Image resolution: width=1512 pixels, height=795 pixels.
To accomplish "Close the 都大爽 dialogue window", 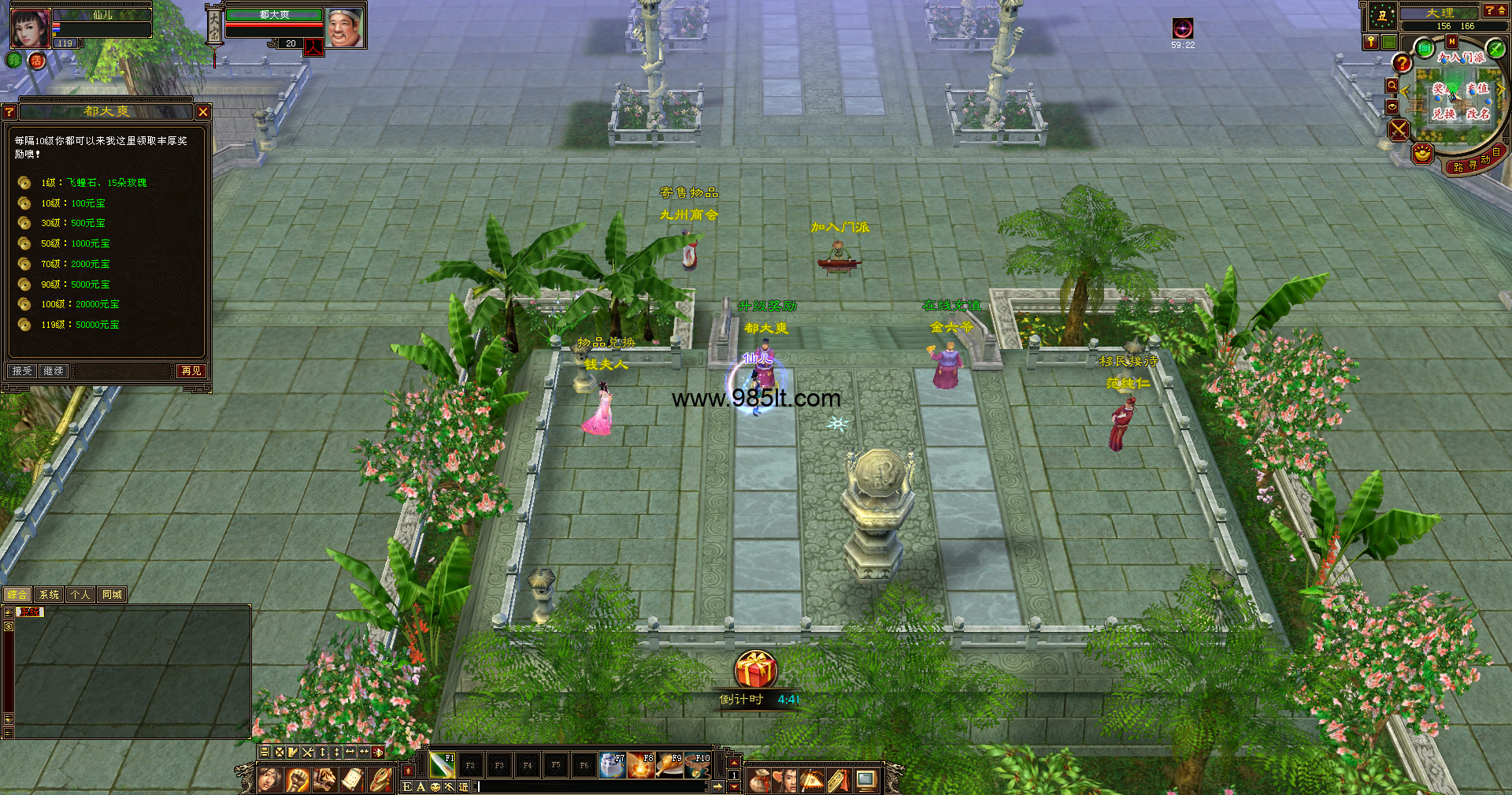I will (203, 112).
